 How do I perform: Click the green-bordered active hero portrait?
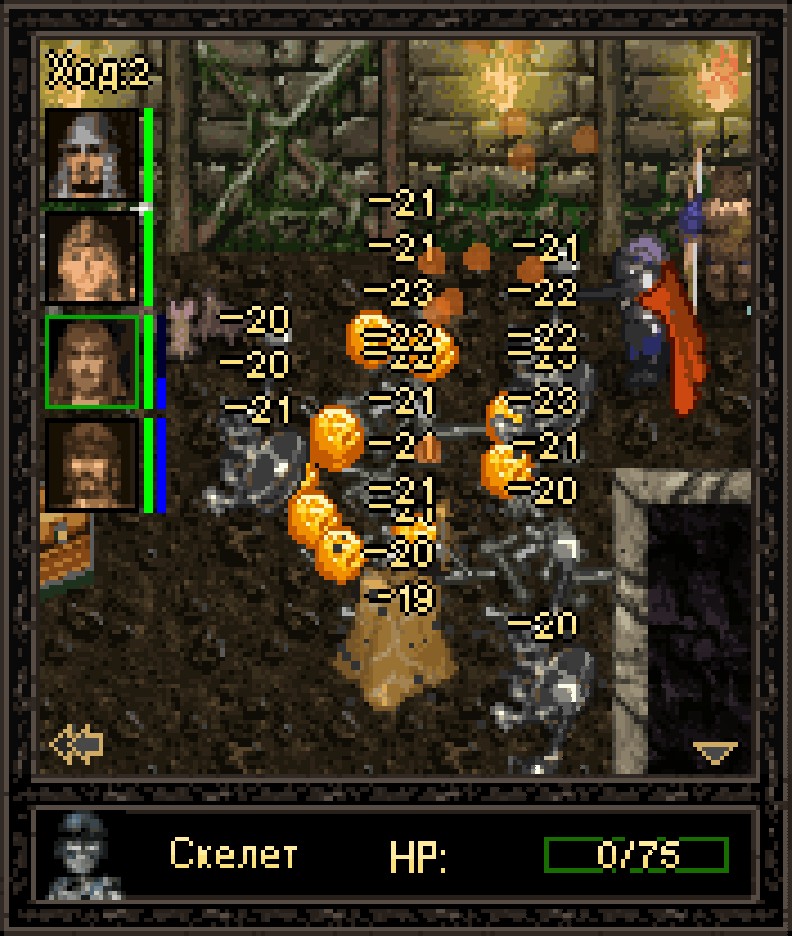(x=91, y=362)
